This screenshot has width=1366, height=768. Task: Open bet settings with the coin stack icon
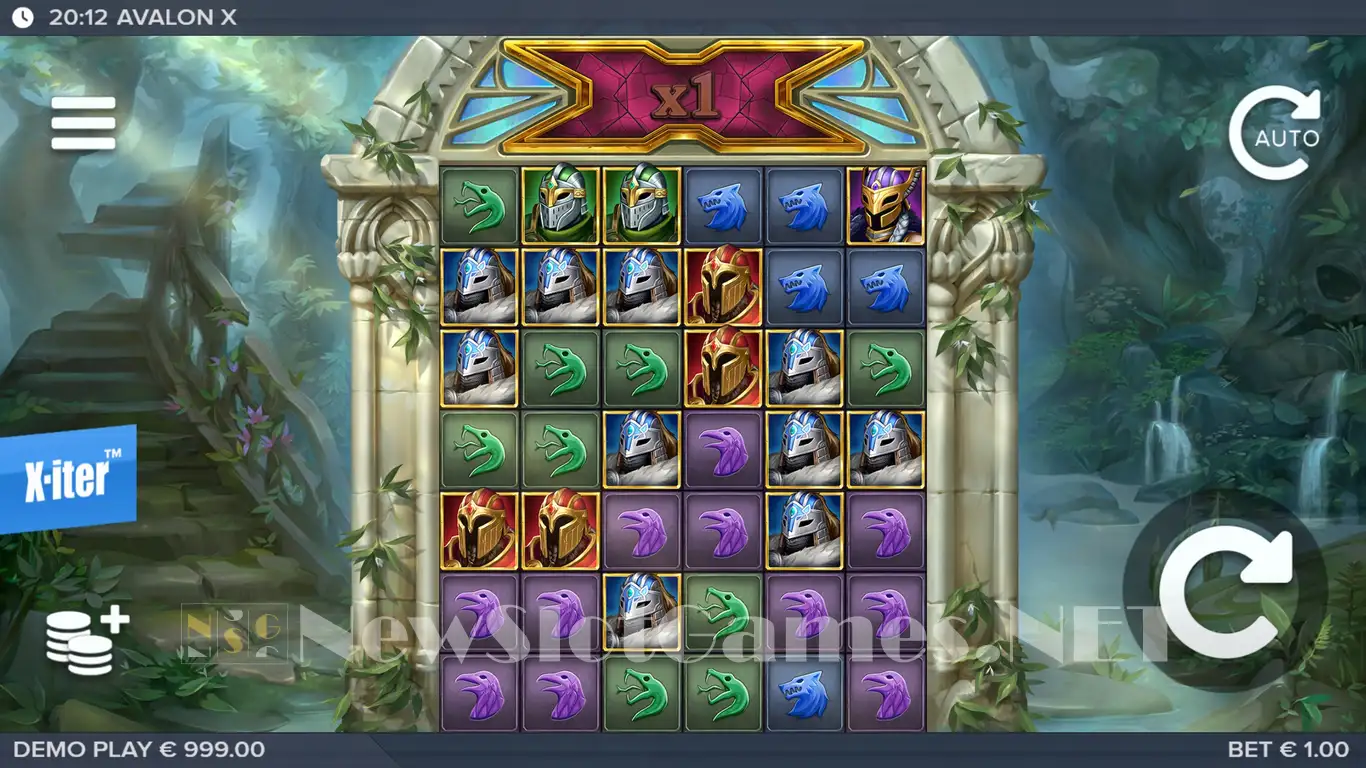tap(86, 641)
